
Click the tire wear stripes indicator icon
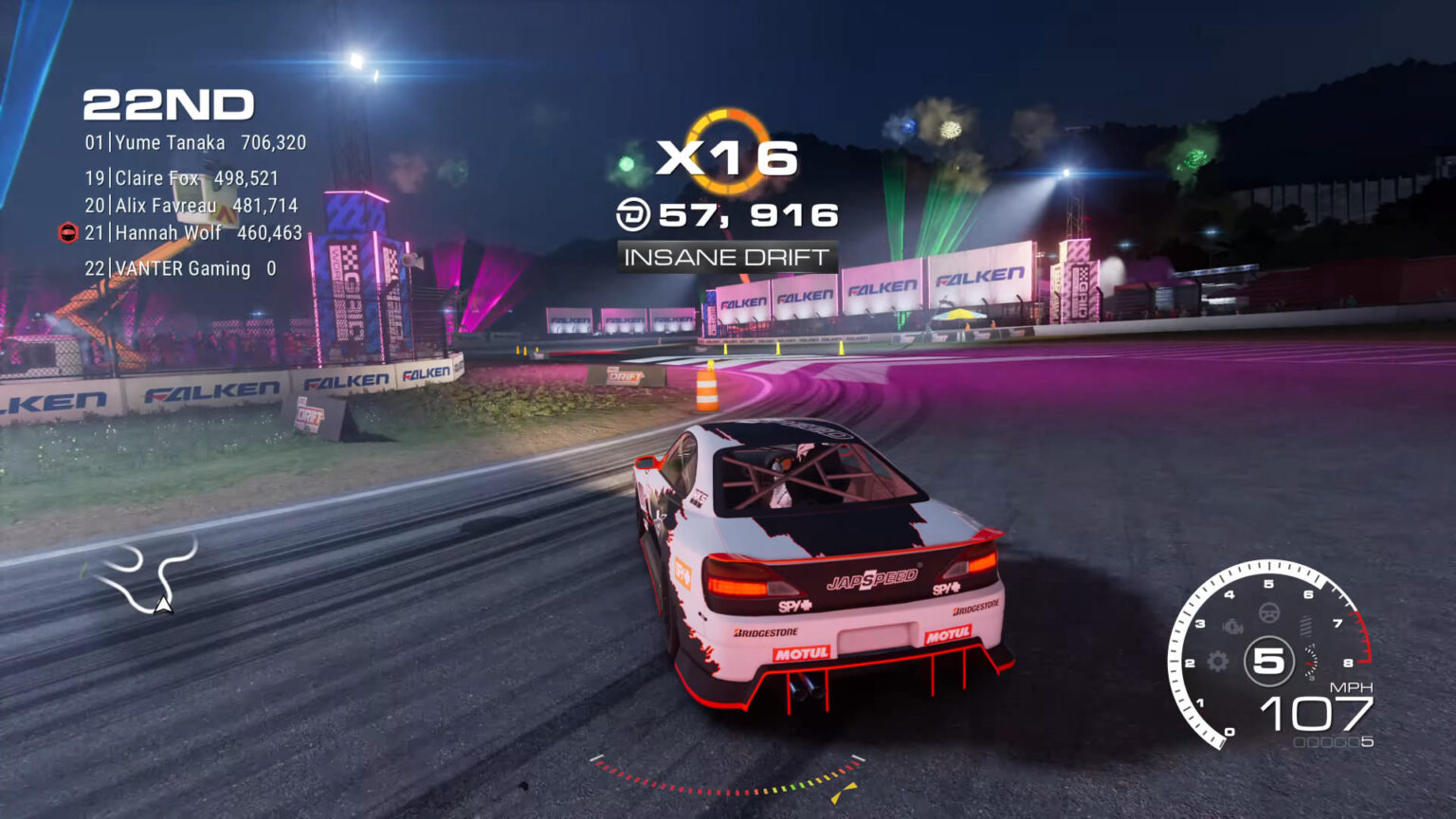point(1306,624)
